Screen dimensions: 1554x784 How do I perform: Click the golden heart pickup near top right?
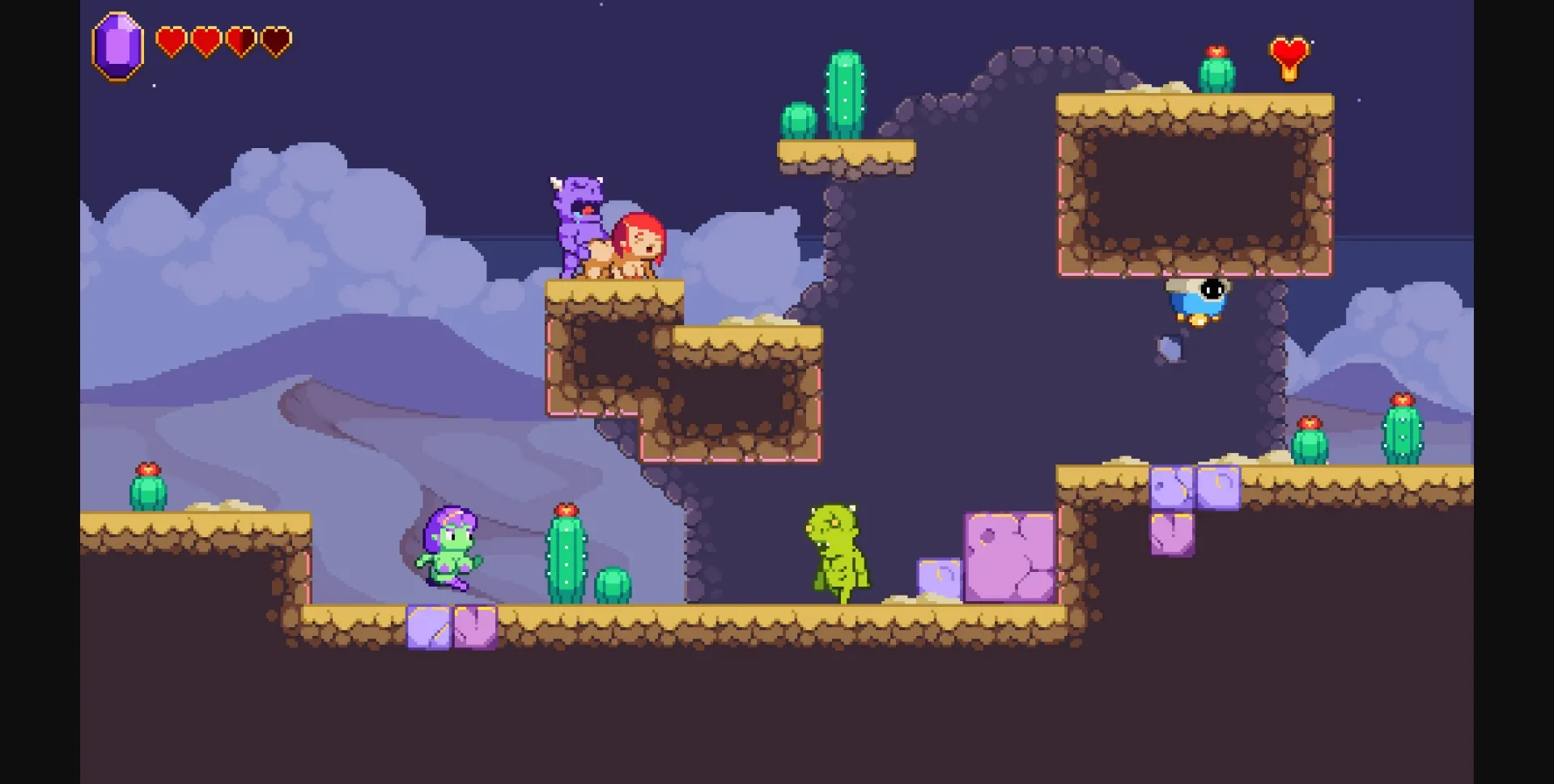[1288, 50]
